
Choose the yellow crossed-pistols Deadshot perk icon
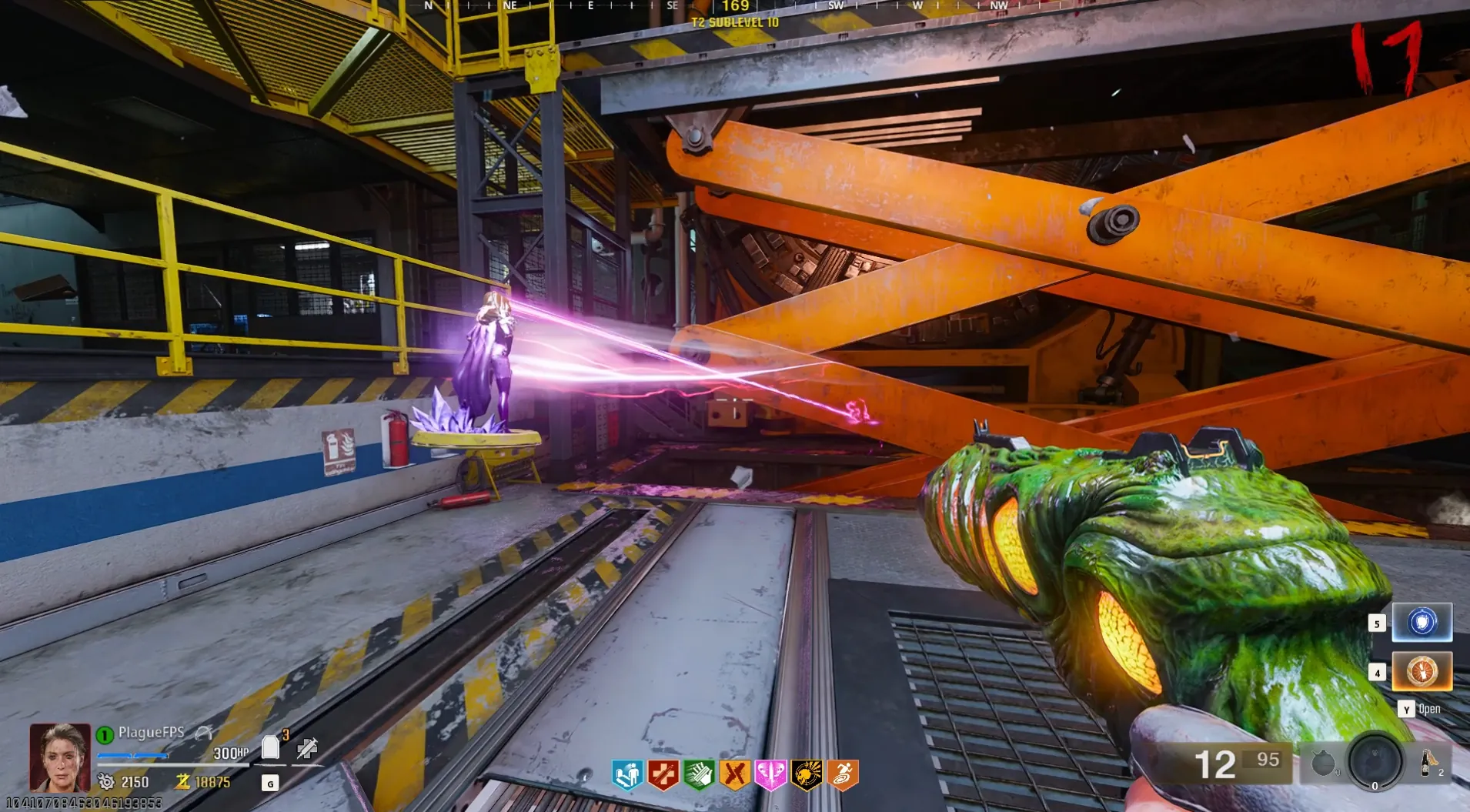tap(734, 774)
